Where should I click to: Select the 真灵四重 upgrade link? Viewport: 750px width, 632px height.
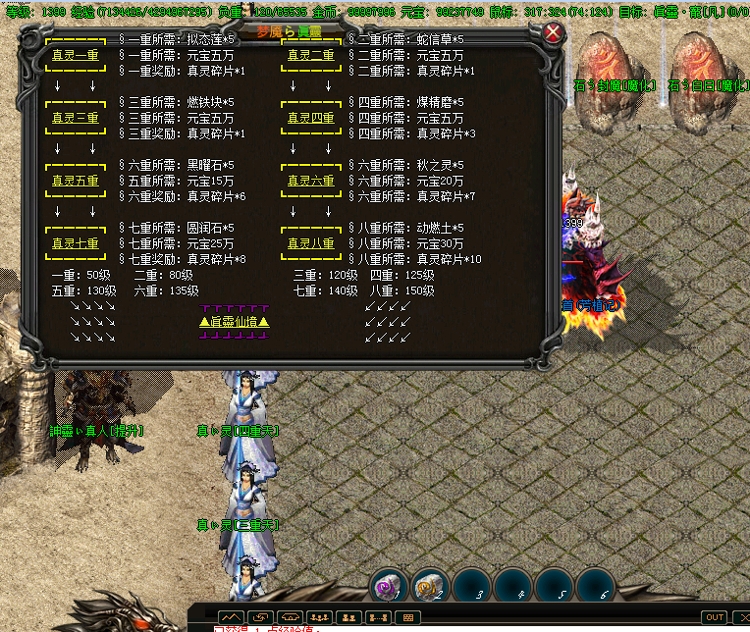pos(311,118)
